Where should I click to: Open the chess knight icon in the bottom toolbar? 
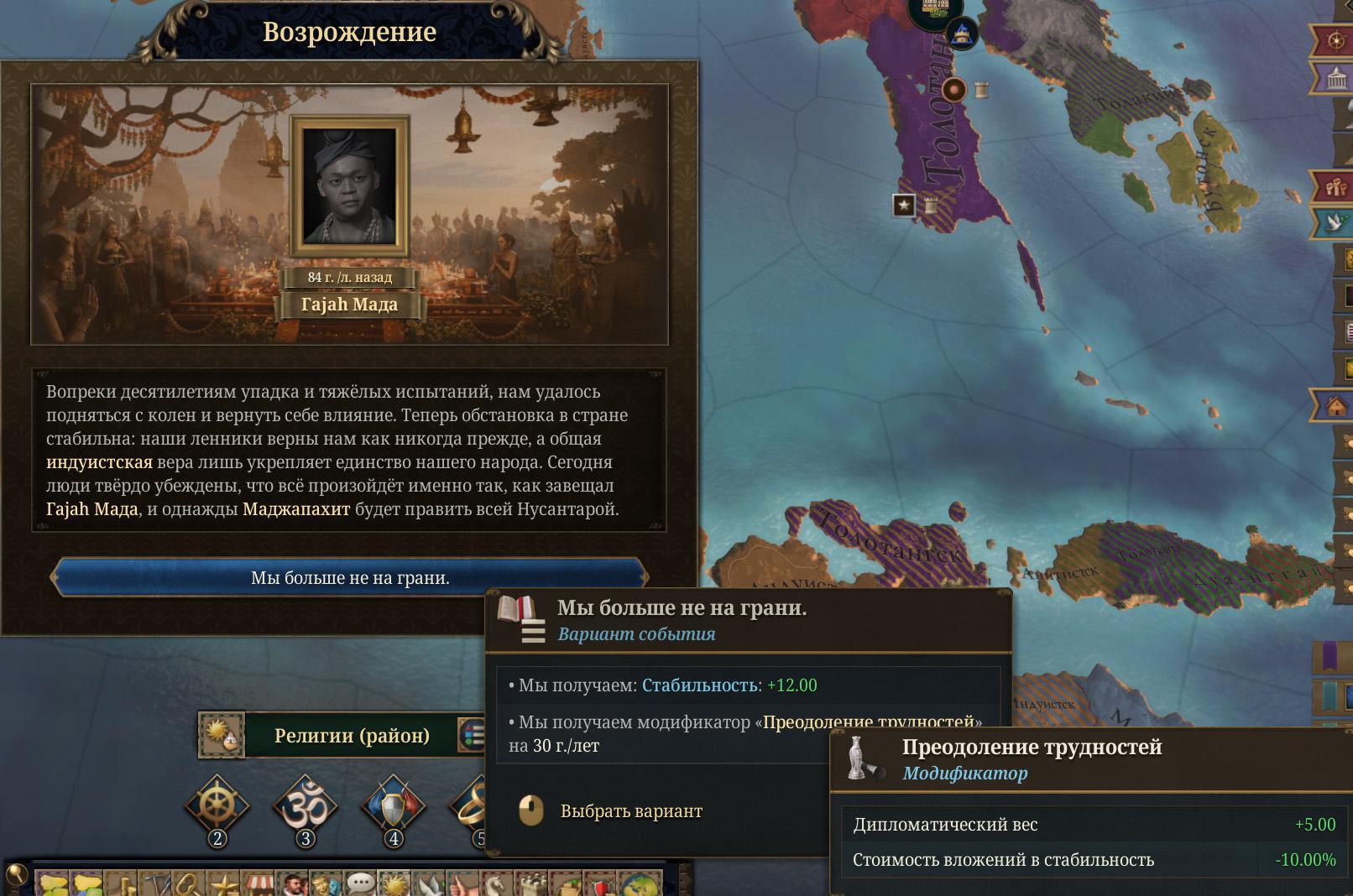coord(496,884)
